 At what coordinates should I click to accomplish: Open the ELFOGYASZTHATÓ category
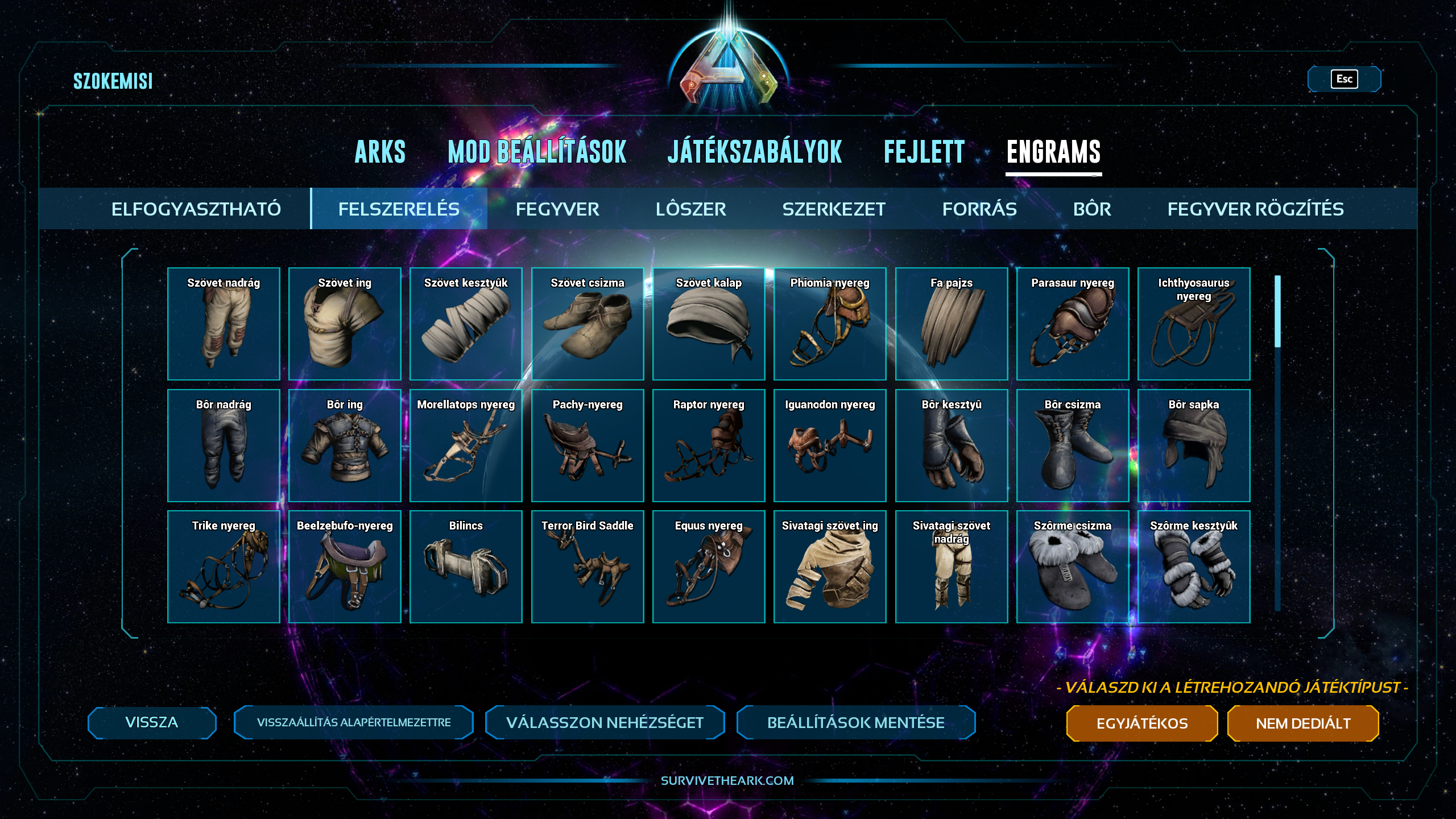pyautogui.click(x=196, y=209)
